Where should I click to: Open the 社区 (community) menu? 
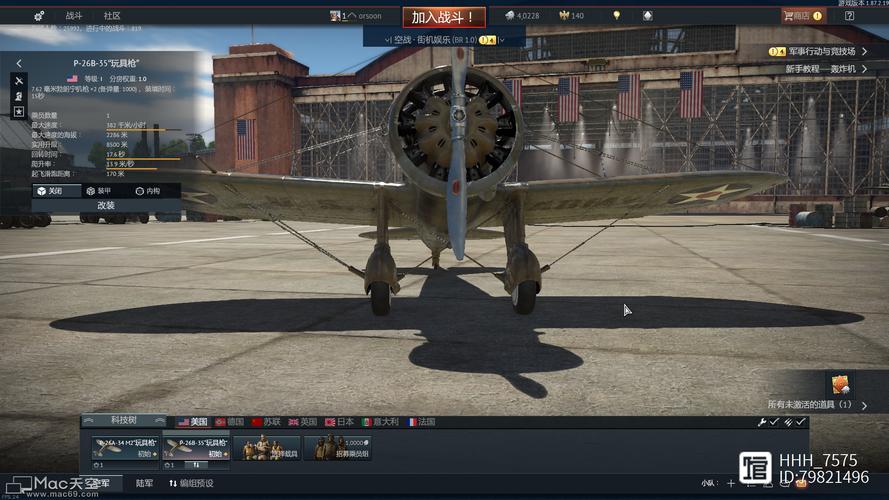coord(112,16)
